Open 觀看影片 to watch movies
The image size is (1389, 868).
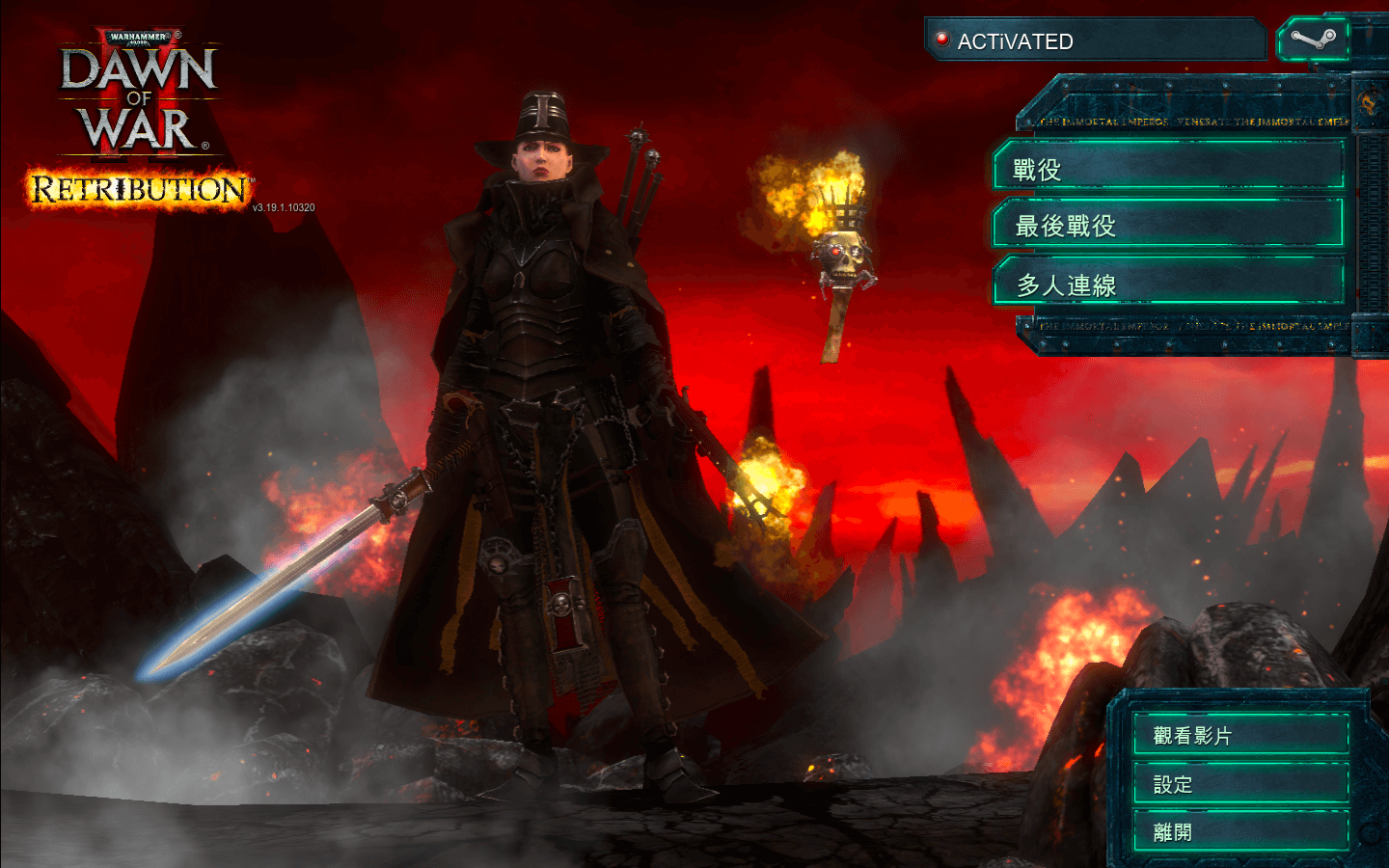[1240, 735]
